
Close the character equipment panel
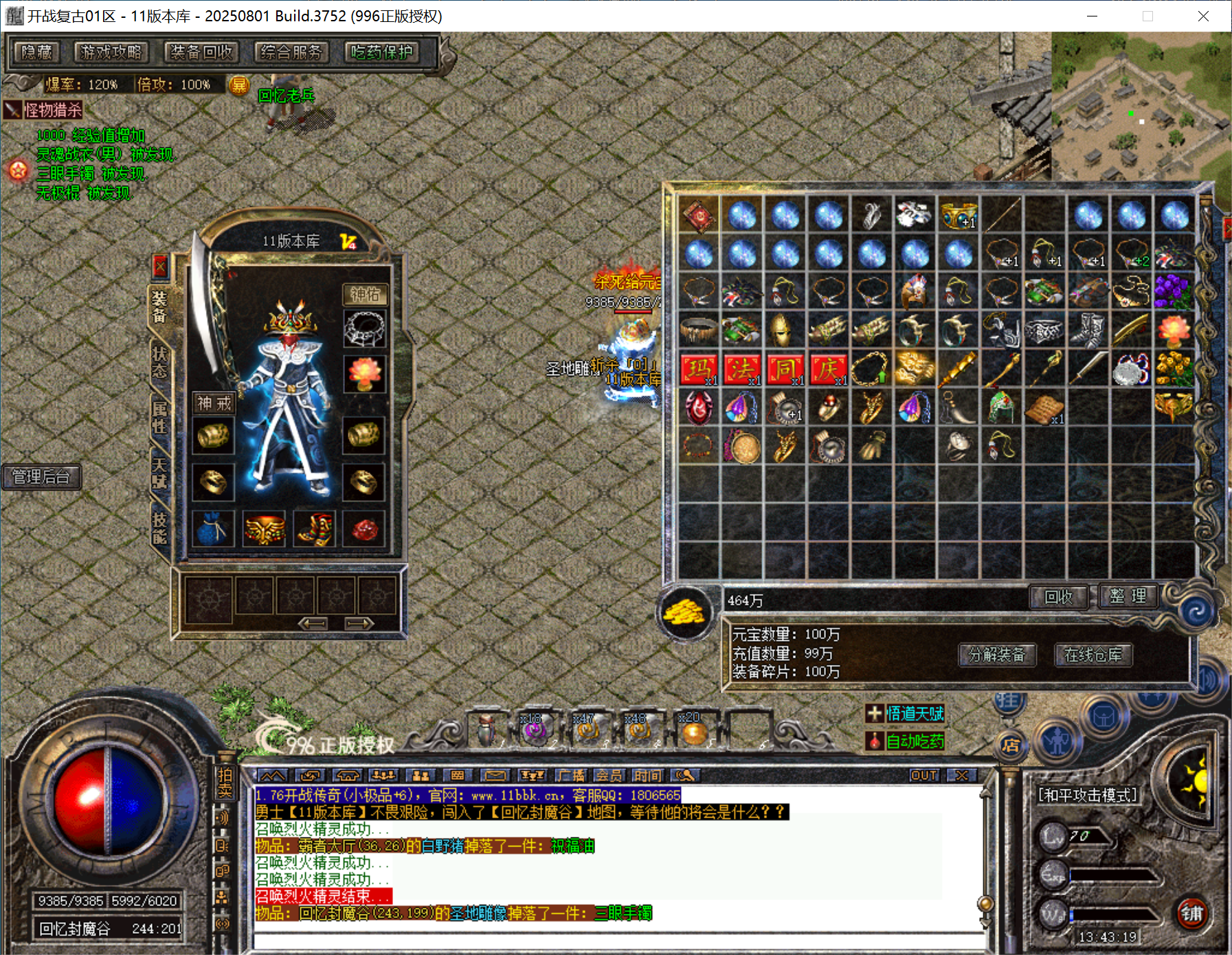point(160,266)
